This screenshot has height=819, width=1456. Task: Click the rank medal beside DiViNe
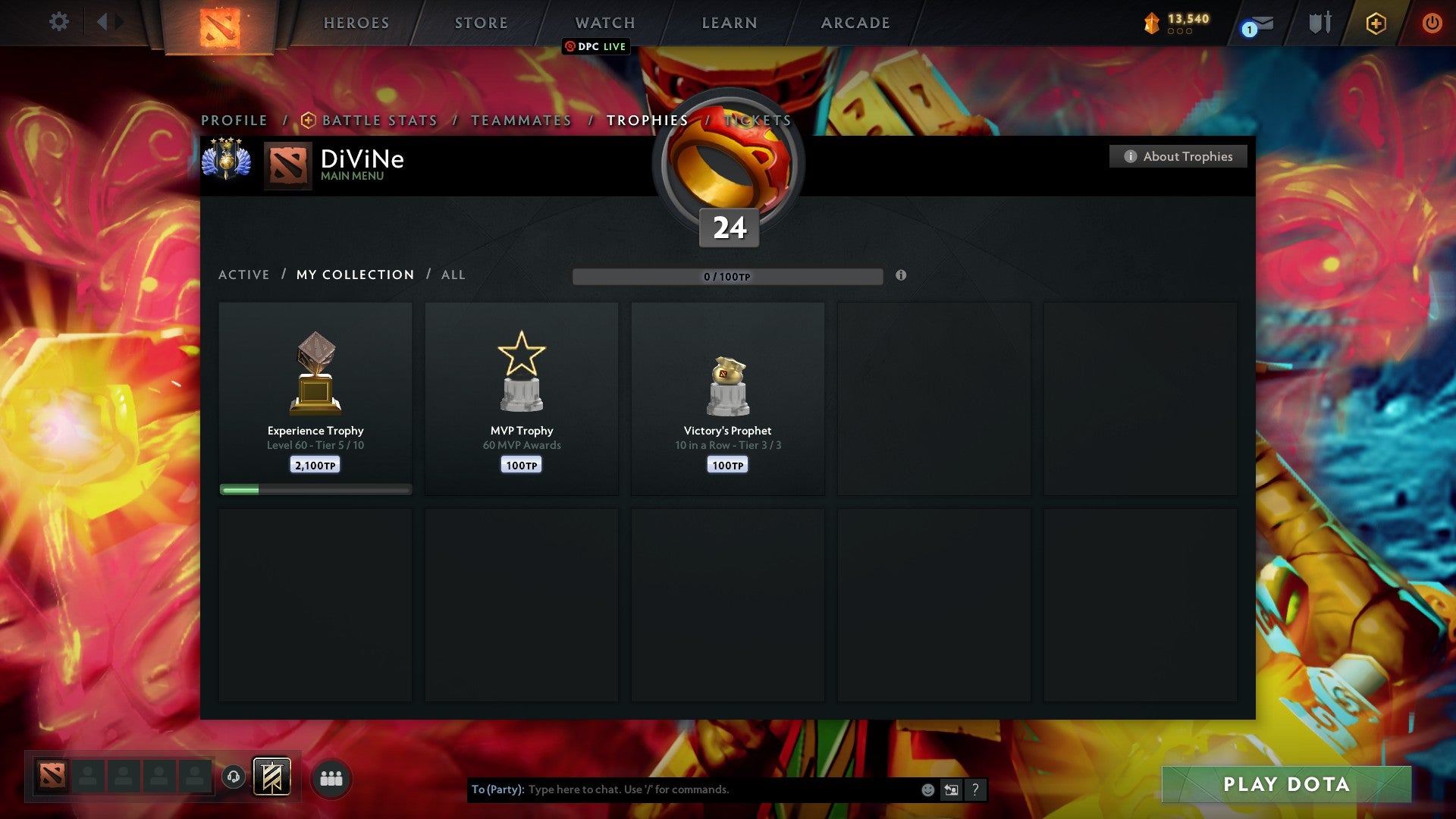coord(226,160)
